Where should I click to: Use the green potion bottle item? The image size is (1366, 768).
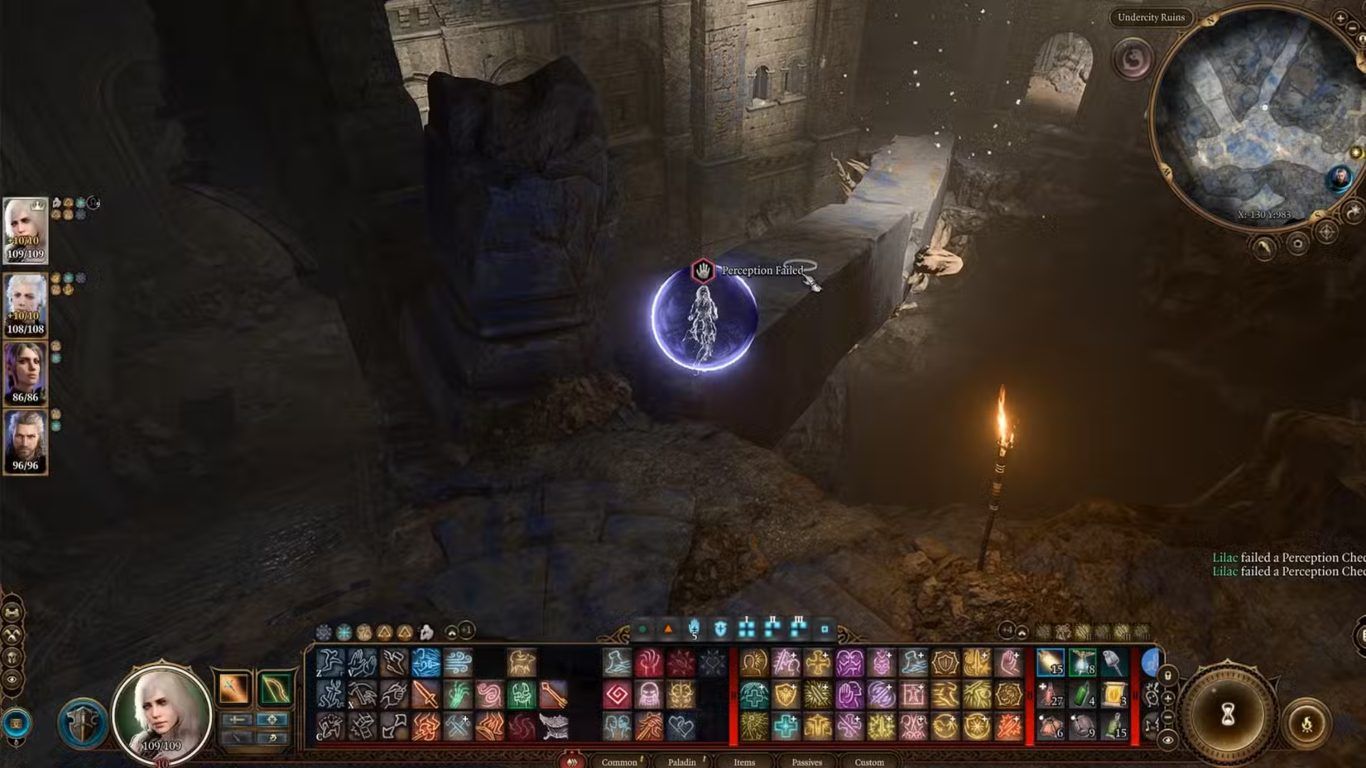1081,694
